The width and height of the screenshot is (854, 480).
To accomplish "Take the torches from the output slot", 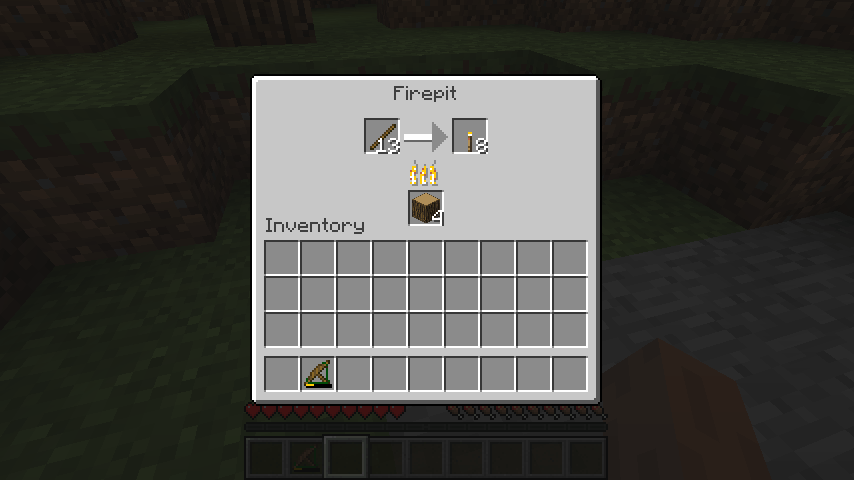I will 469,136.
